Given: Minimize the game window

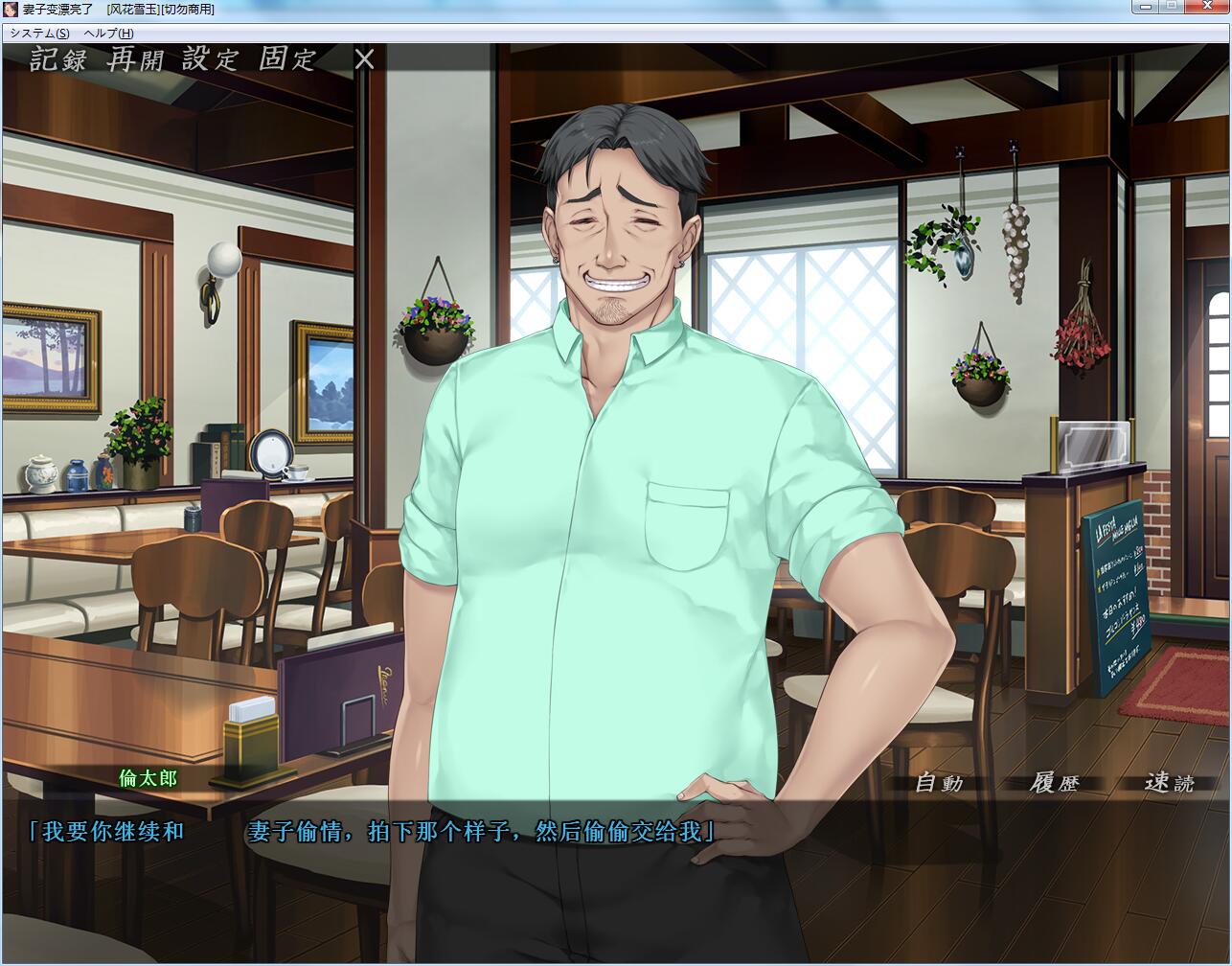Looking at the screenshot, I should coord(1145,7).
